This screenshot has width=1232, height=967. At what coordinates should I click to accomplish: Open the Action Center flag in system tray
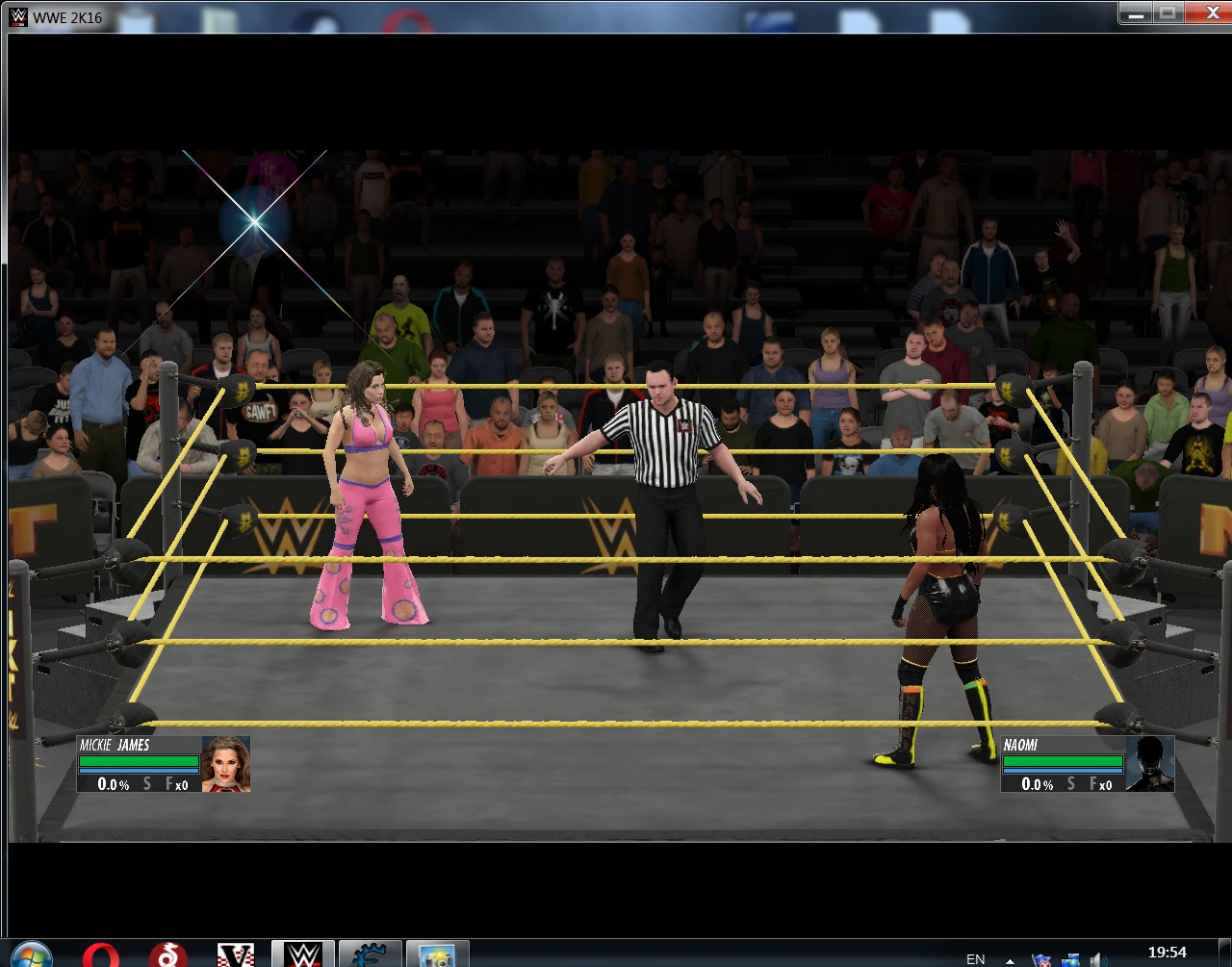tap(1040, 959)
